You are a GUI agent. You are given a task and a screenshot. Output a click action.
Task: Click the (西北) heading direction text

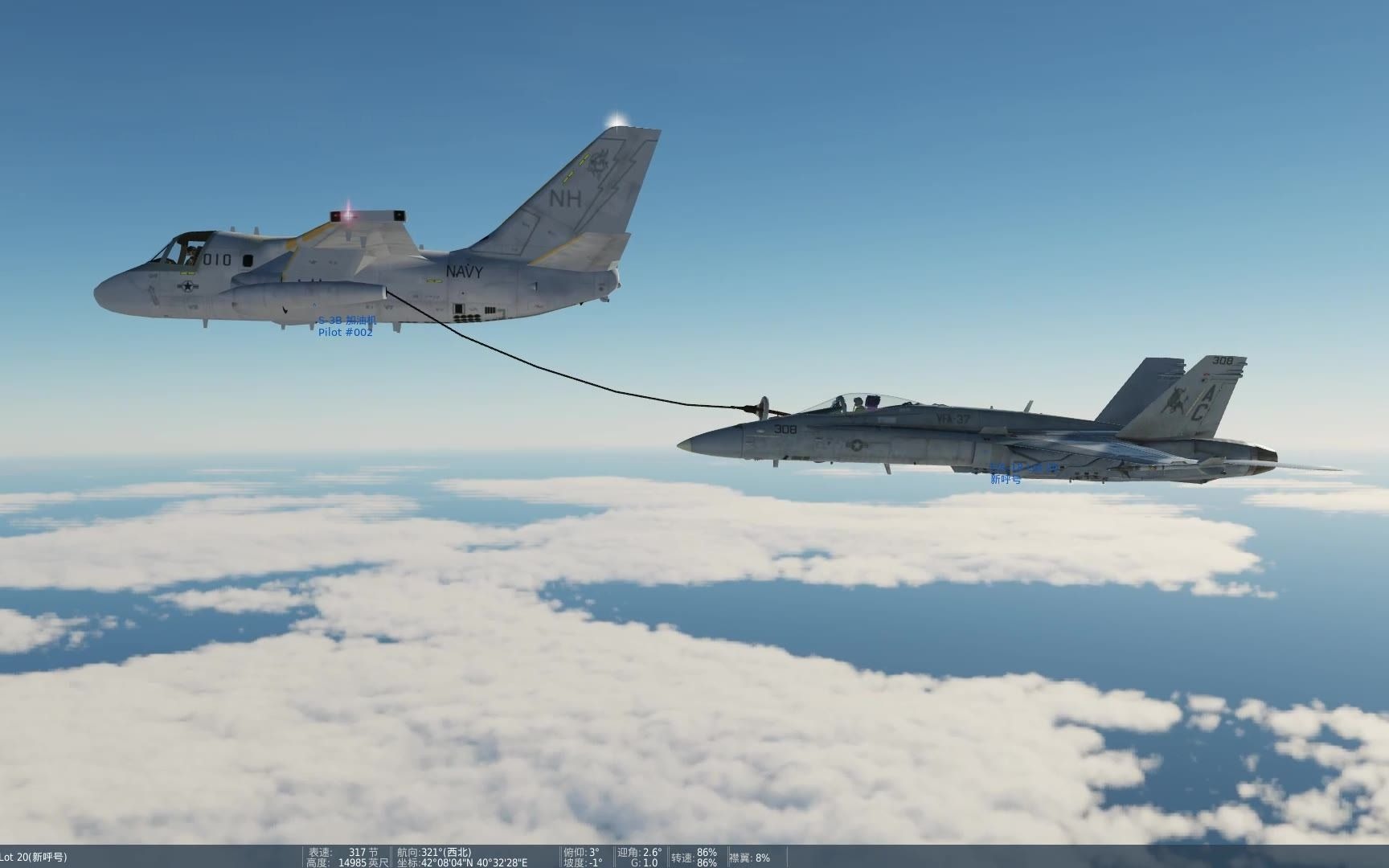pyautogui.click(x=457, y=850)
